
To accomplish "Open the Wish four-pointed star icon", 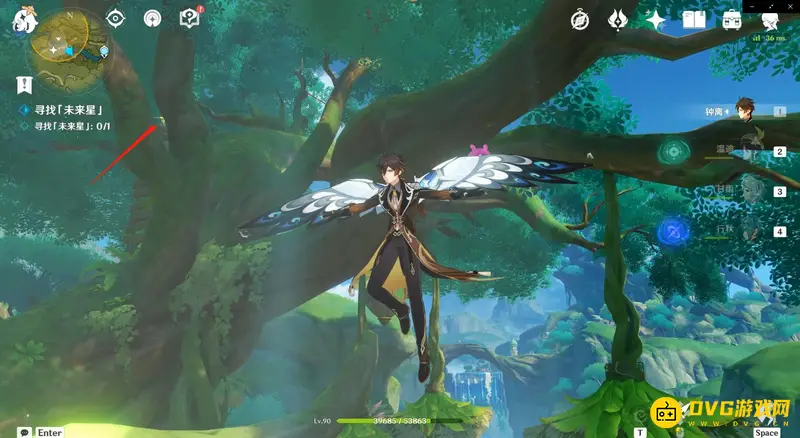I will tap(656, 19).
